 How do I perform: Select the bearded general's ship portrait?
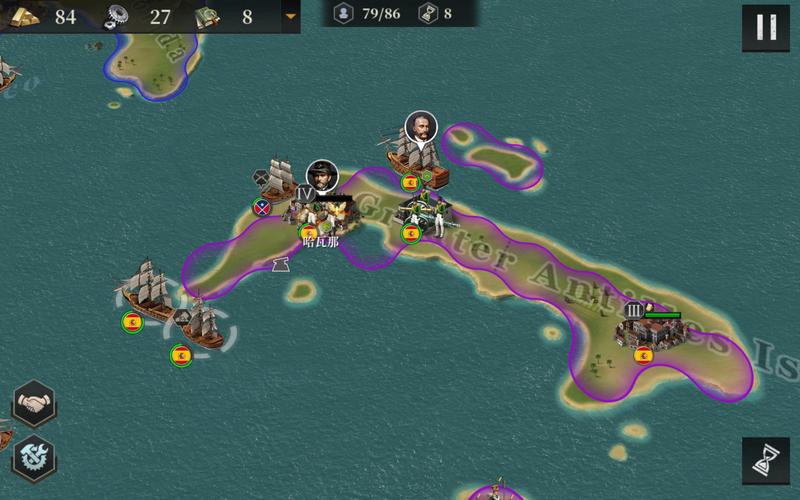tap(421, 129)
